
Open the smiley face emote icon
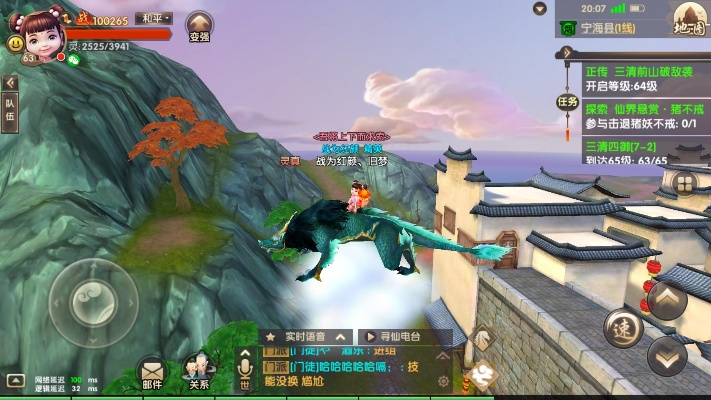point(15,44)
